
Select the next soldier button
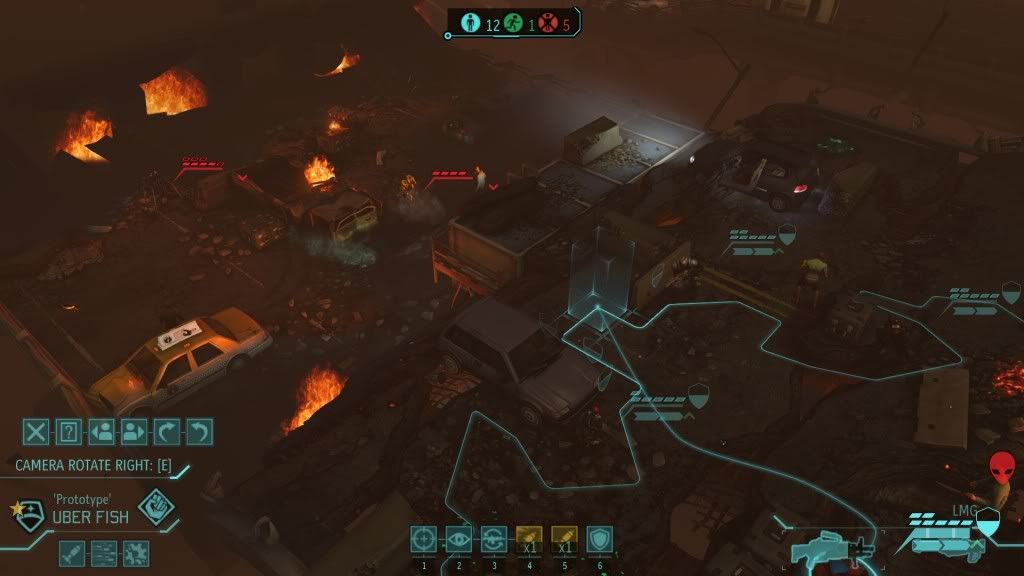[134, 432]
